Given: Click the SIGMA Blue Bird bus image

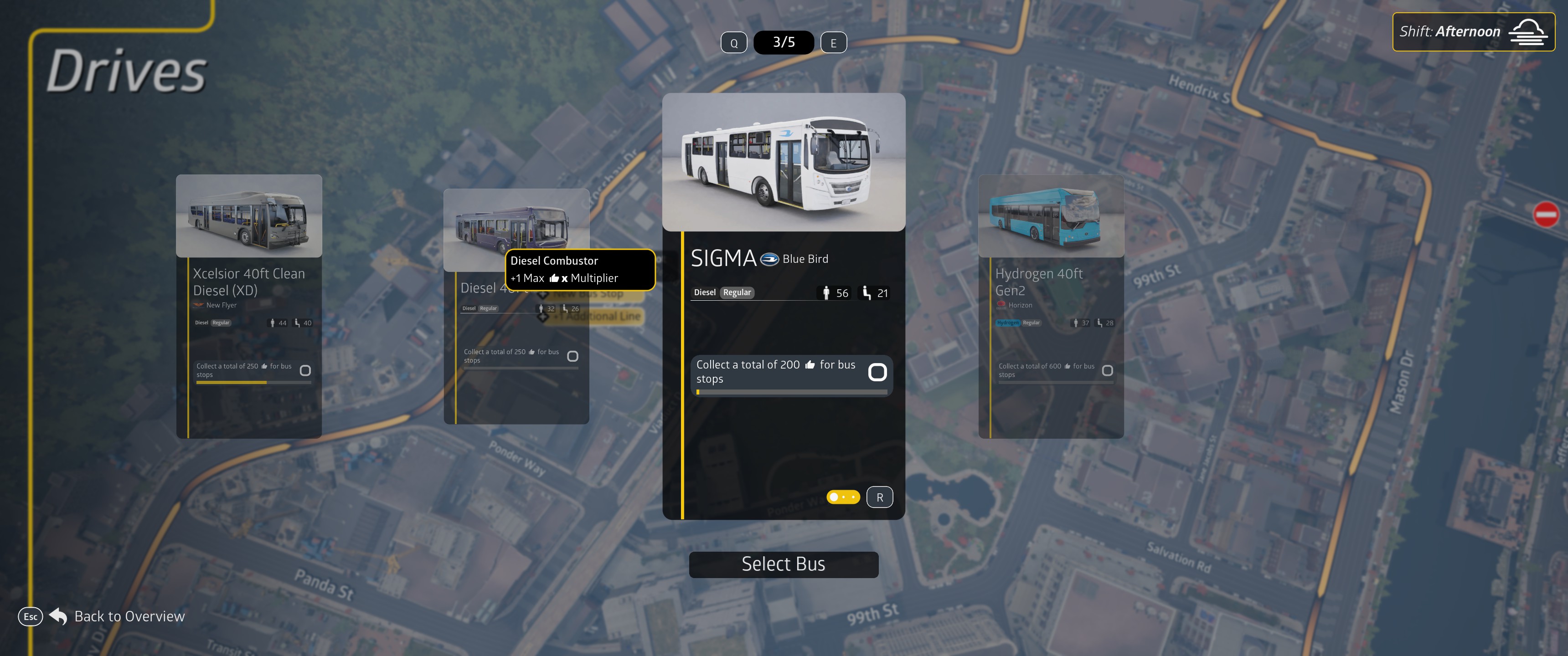Looking at the screenshot, I should pos(784,162).
